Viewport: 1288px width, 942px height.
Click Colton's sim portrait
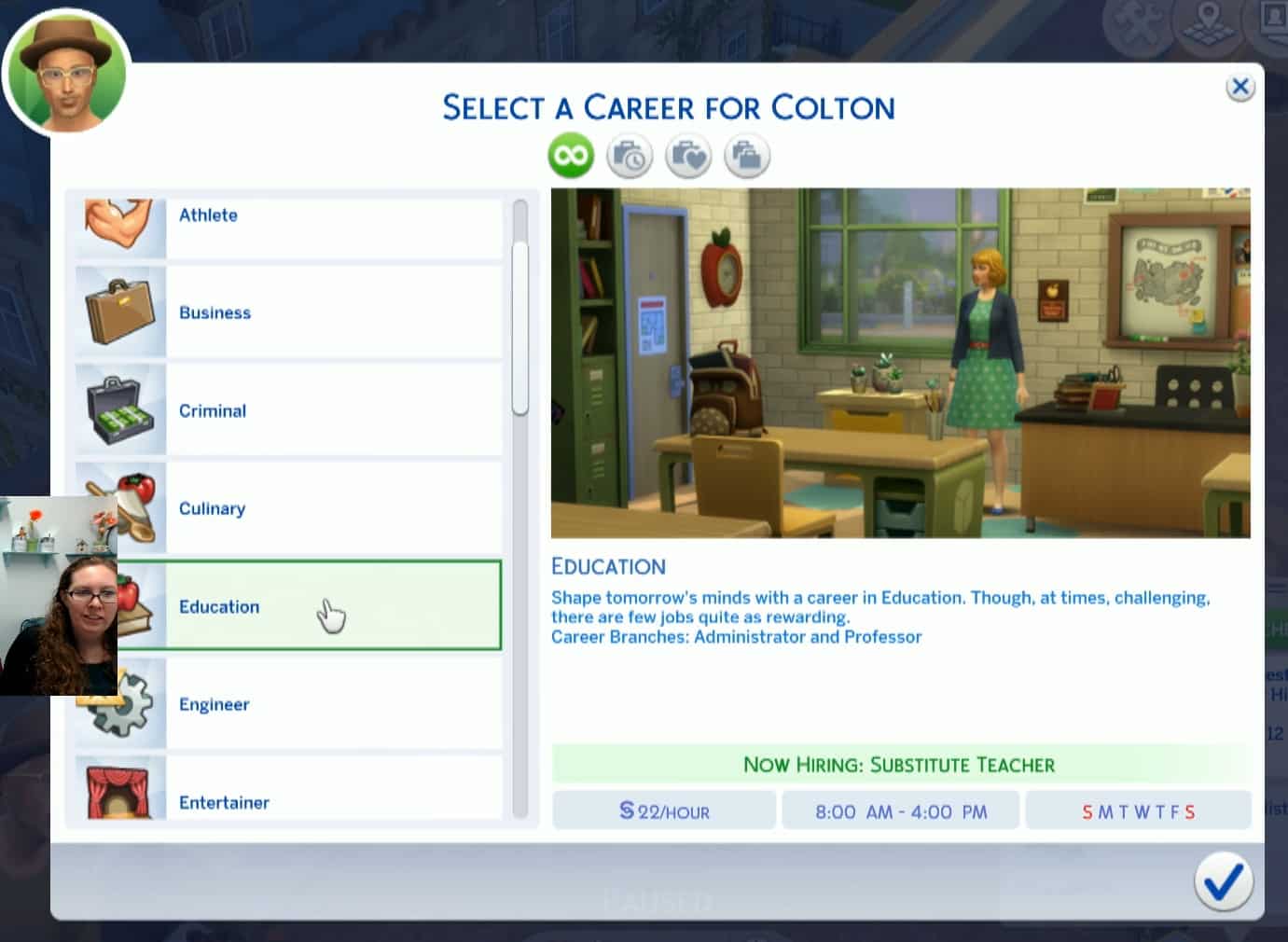(67, 72)
